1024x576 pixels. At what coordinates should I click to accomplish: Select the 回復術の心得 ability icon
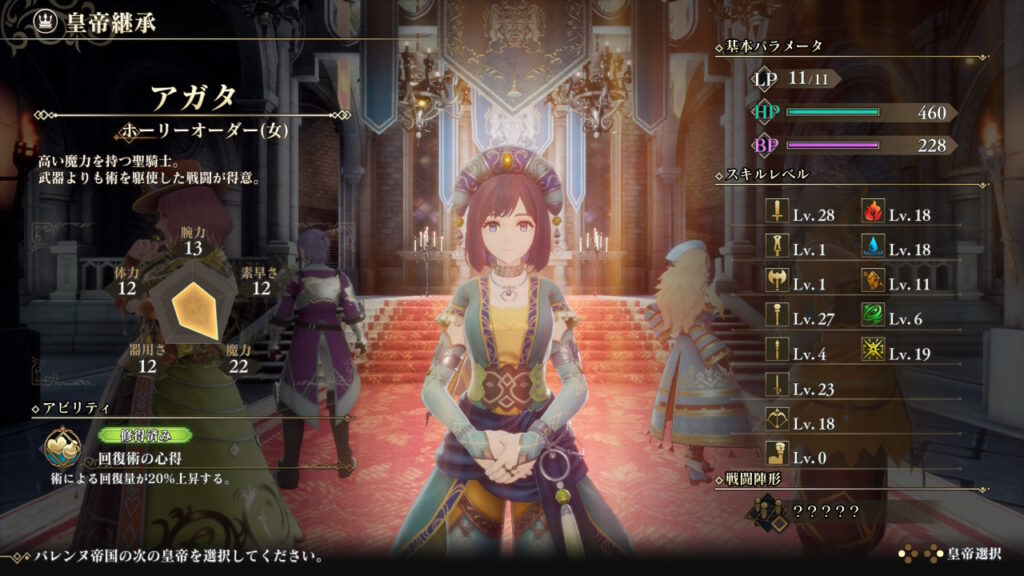[61, 451]
